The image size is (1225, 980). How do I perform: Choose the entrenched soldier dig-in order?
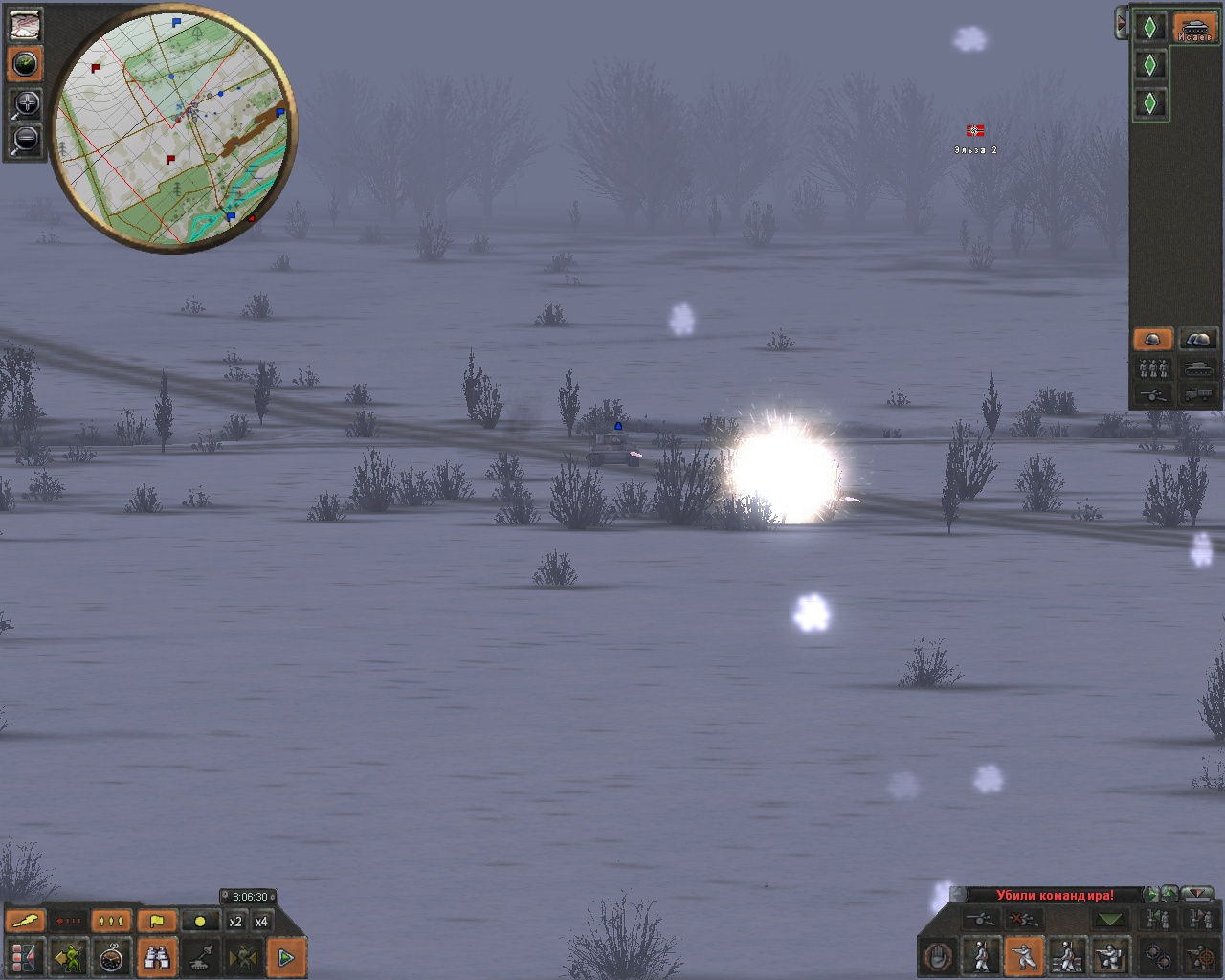[1109, 956]
